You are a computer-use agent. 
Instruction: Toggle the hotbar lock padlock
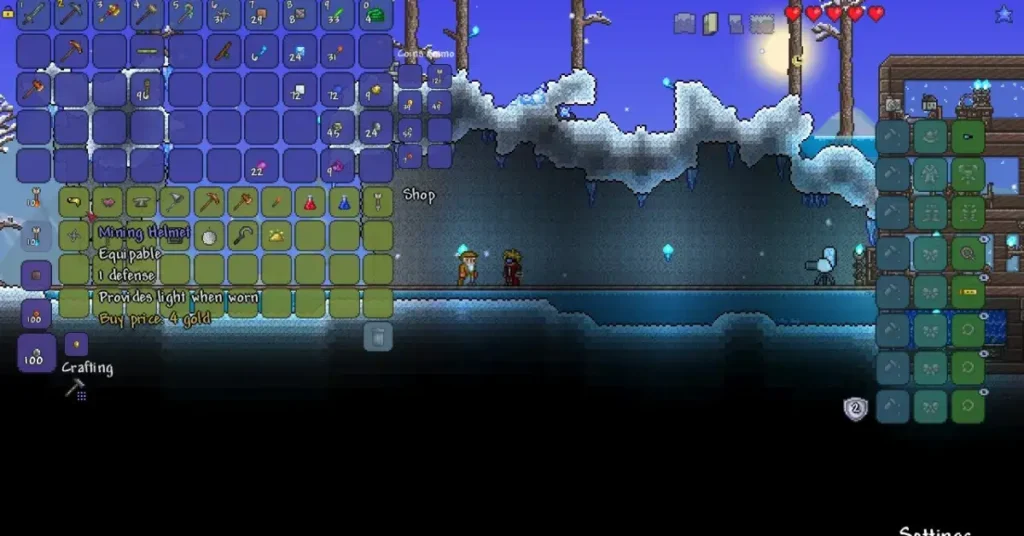coord(8,12)
